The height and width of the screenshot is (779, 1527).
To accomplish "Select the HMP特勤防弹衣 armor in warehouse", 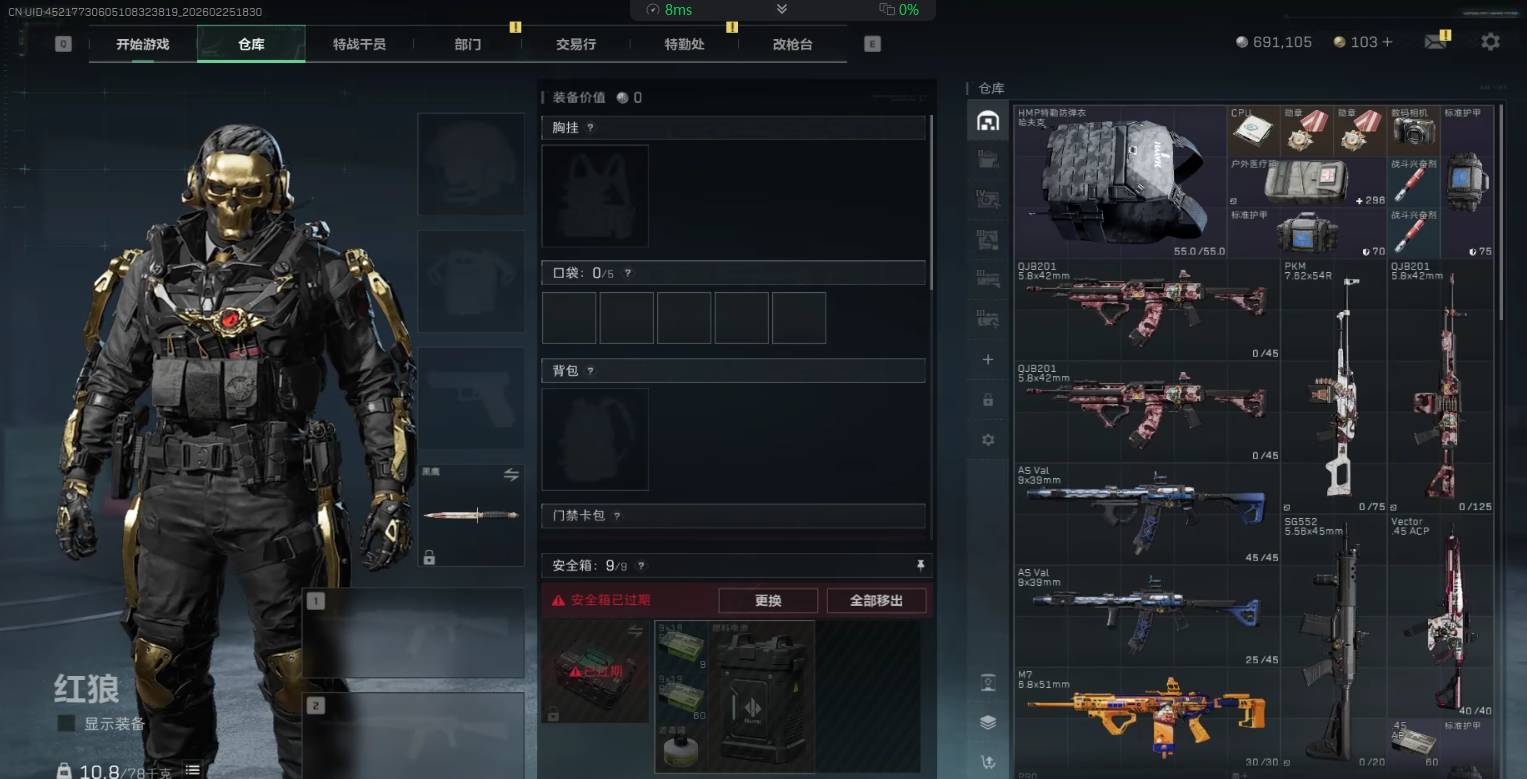I will (1120, 182).
